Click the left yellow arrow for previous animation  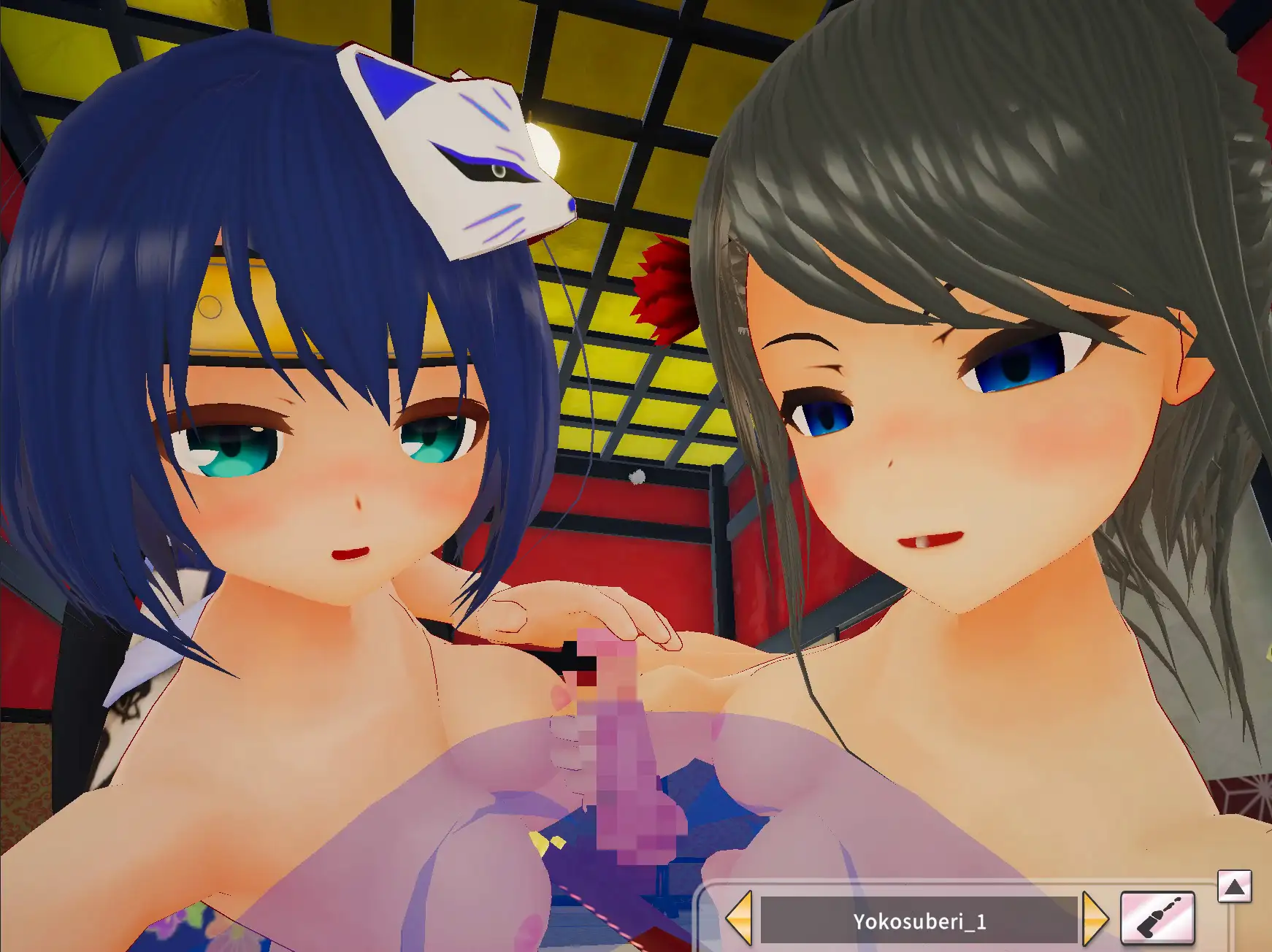(x=740, y=919)
